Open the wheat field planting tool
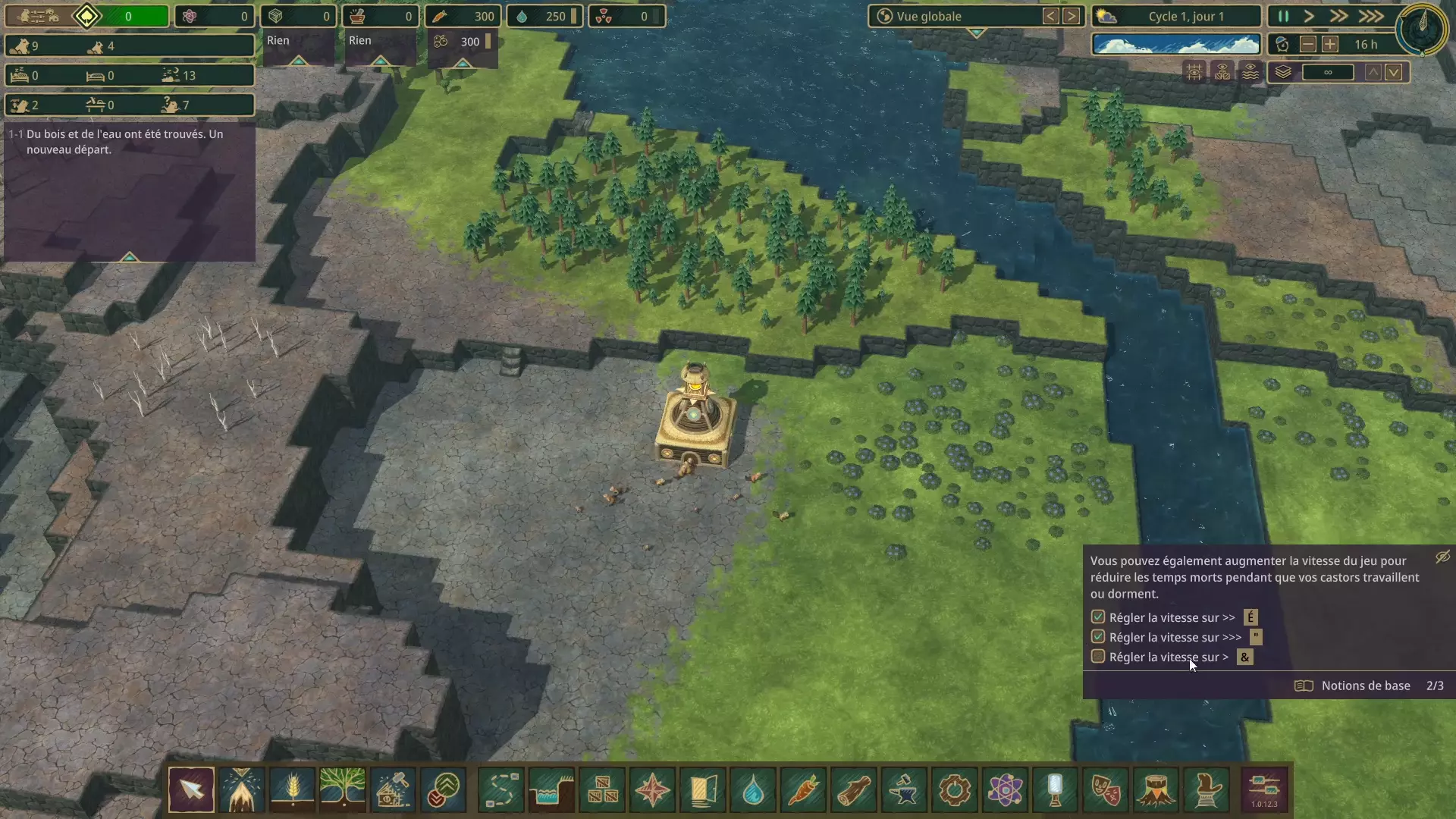The height and width of the screenshot is (819, 1456). pos(292,790)
